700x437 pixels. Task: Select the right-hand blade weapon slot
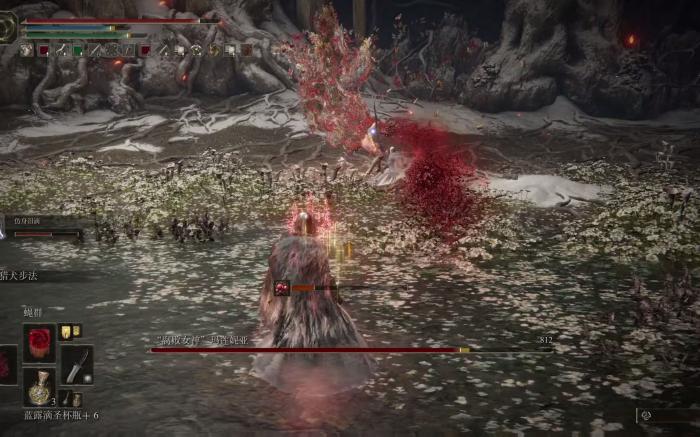(x=77, y=365)
